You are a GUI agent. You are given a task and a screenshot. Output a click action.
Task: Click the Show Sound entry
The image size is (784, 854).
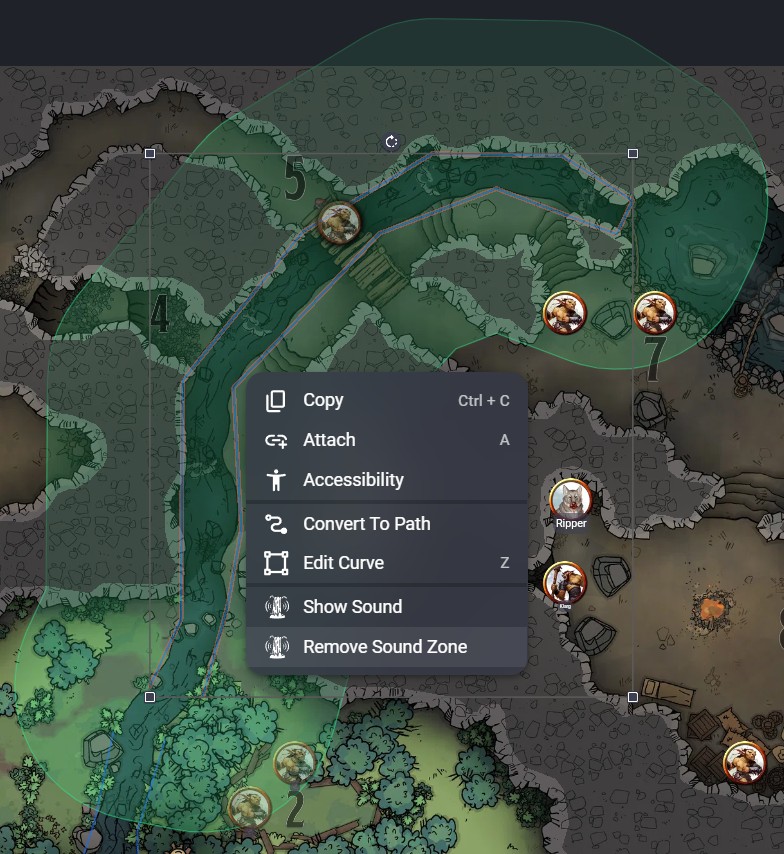pyautogui.click(x=352, y=607)
